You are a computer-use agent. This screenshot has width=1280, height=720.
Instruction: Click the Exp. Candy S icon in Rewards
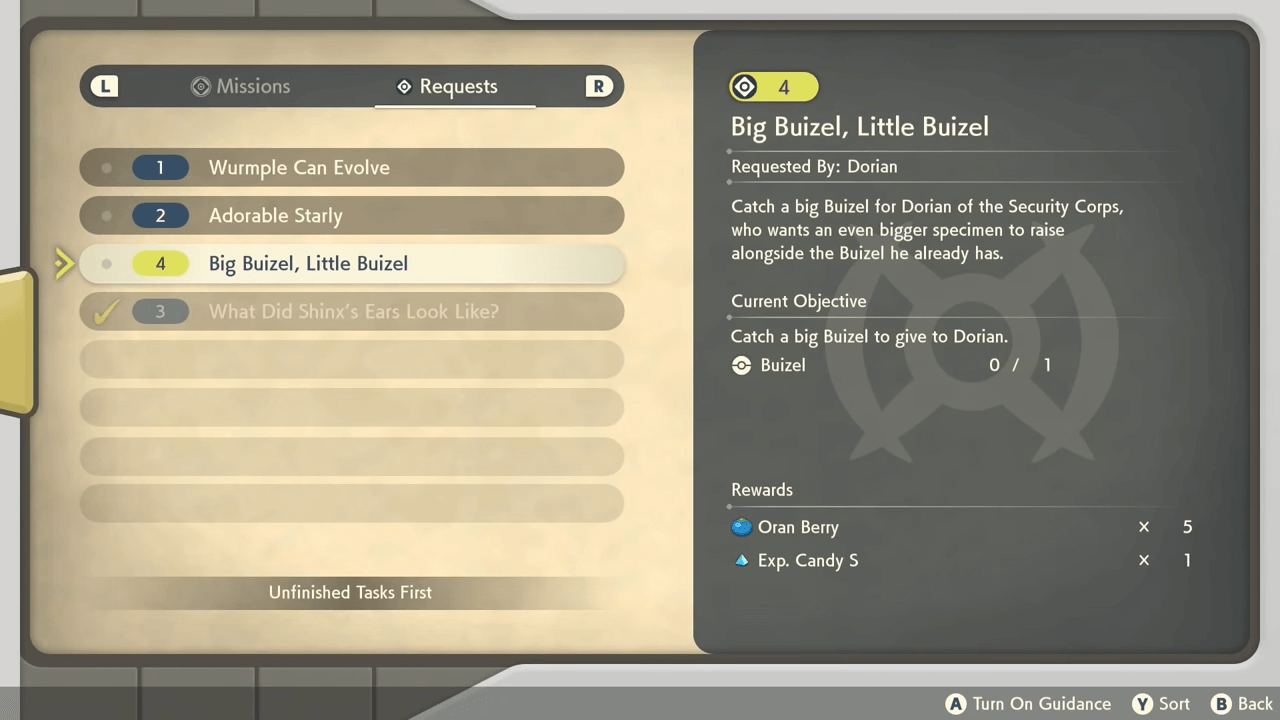point(741,560)
